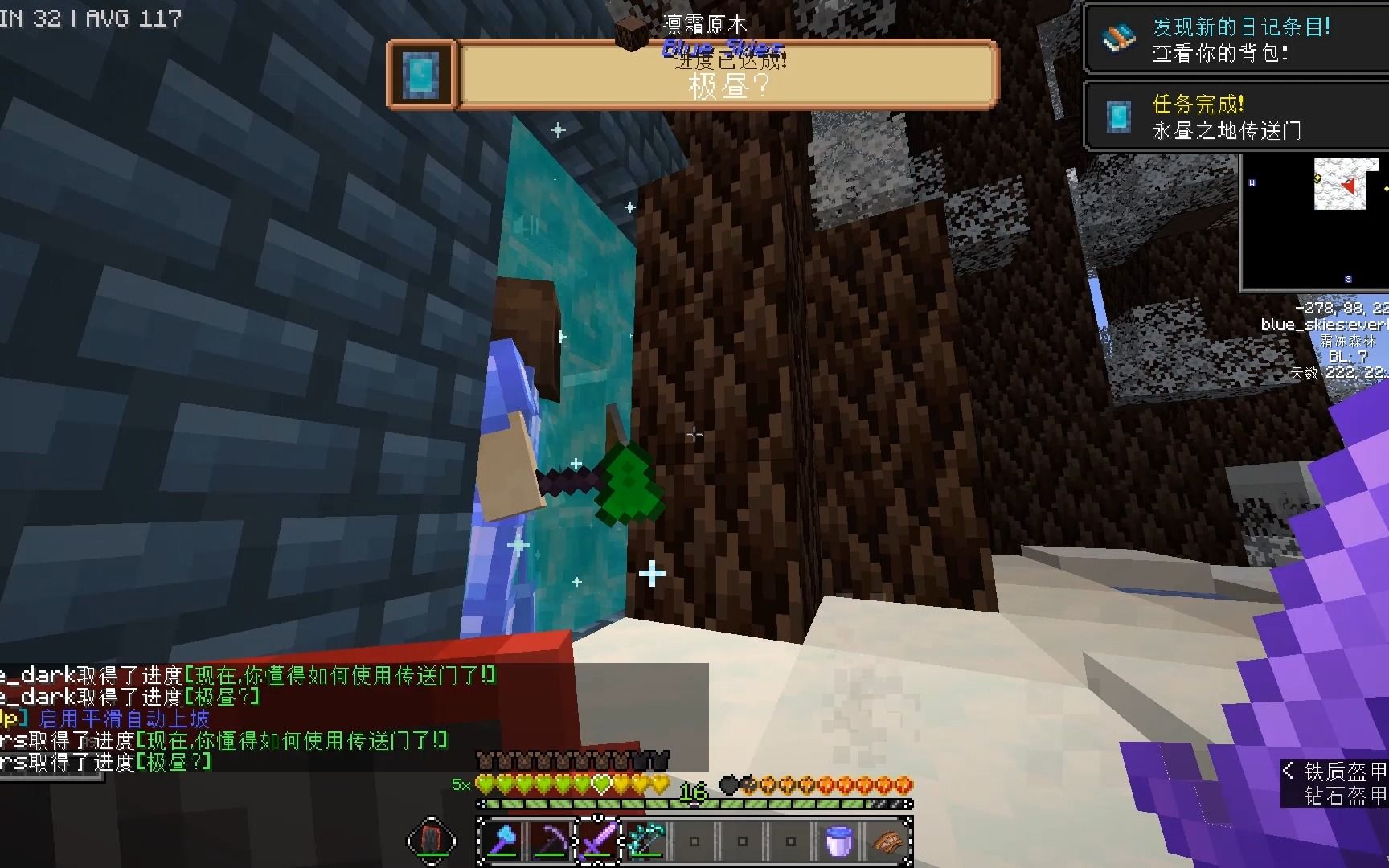Click an empty hotbar slot
This screenshot has height=868, width=1389.
click(x=741, y=841)
